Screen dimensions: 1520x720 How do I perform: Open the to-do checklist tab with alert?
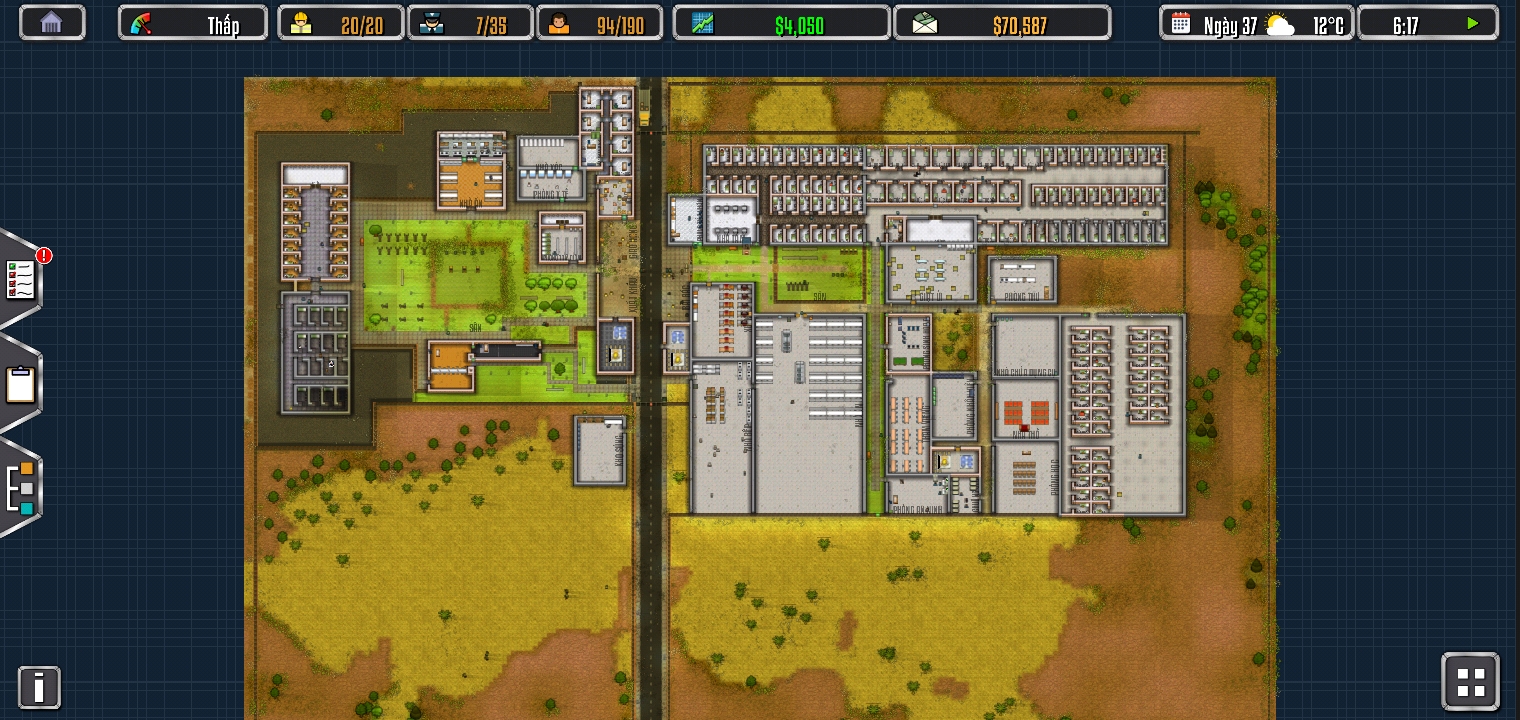(21, 280)
